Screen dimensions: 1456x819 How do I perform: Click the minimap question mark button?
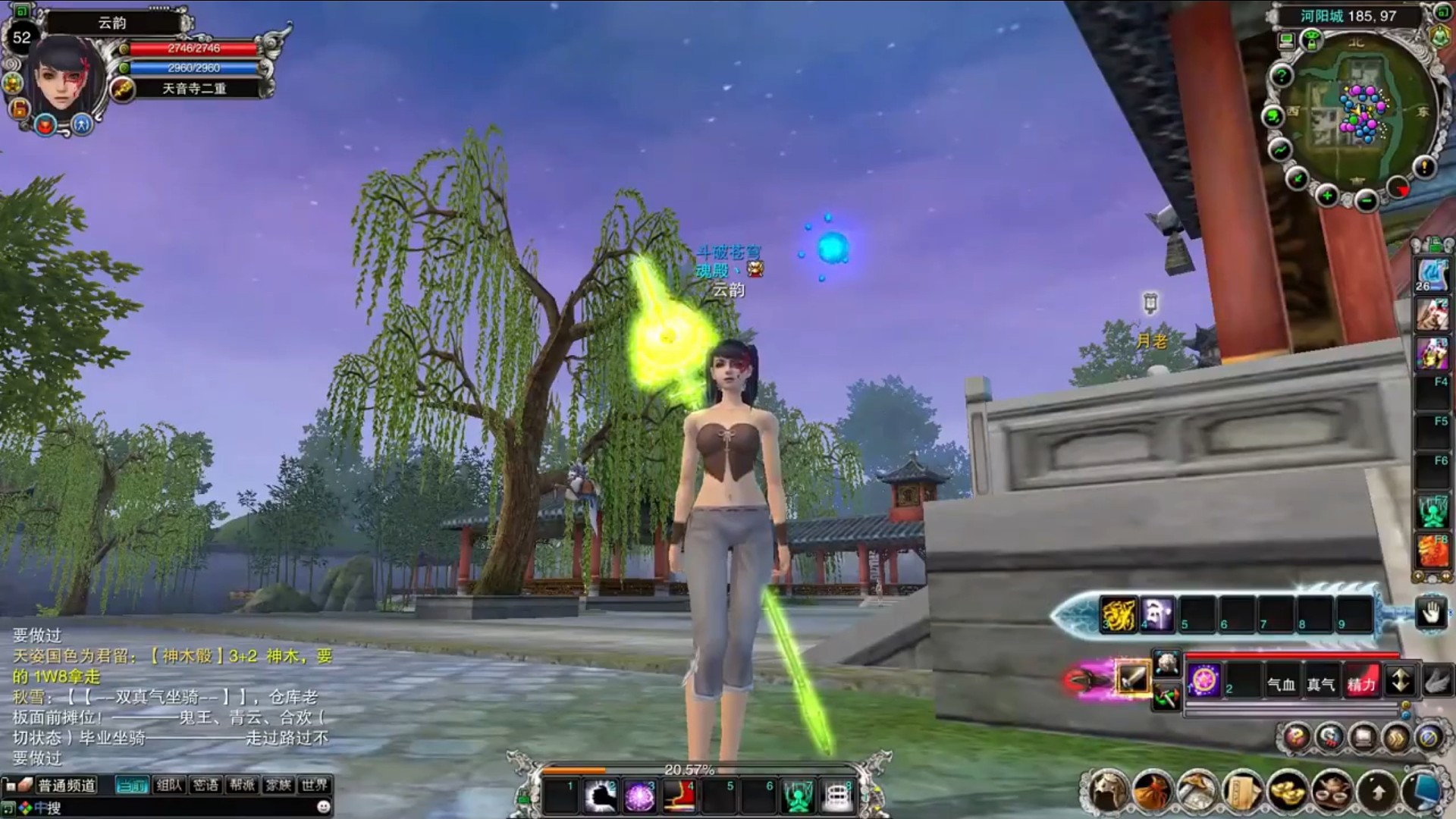(1281, 76)
